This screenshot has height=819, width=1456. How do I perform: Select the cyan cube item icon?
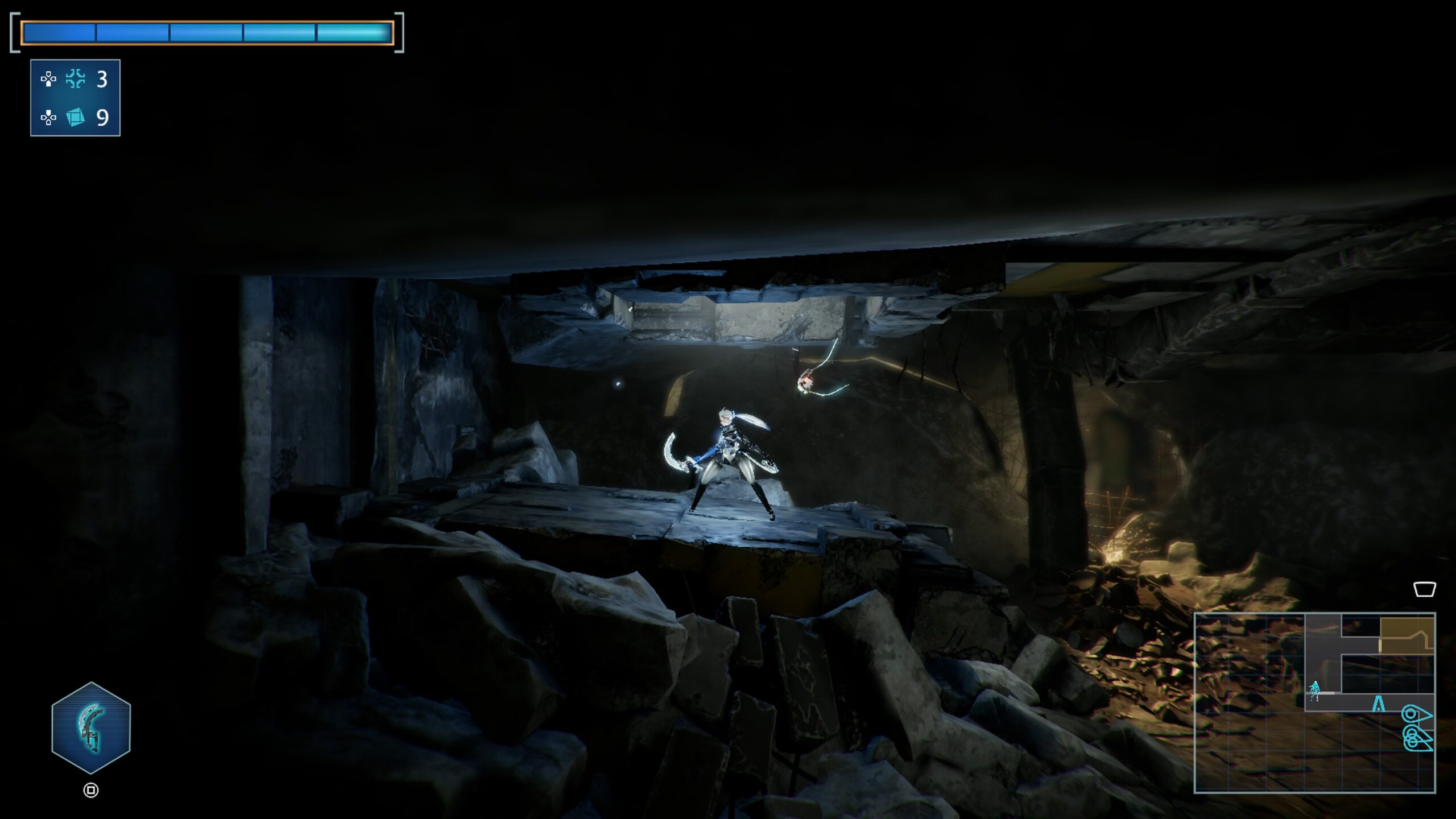pyautogui.click(x=75, y=117)
